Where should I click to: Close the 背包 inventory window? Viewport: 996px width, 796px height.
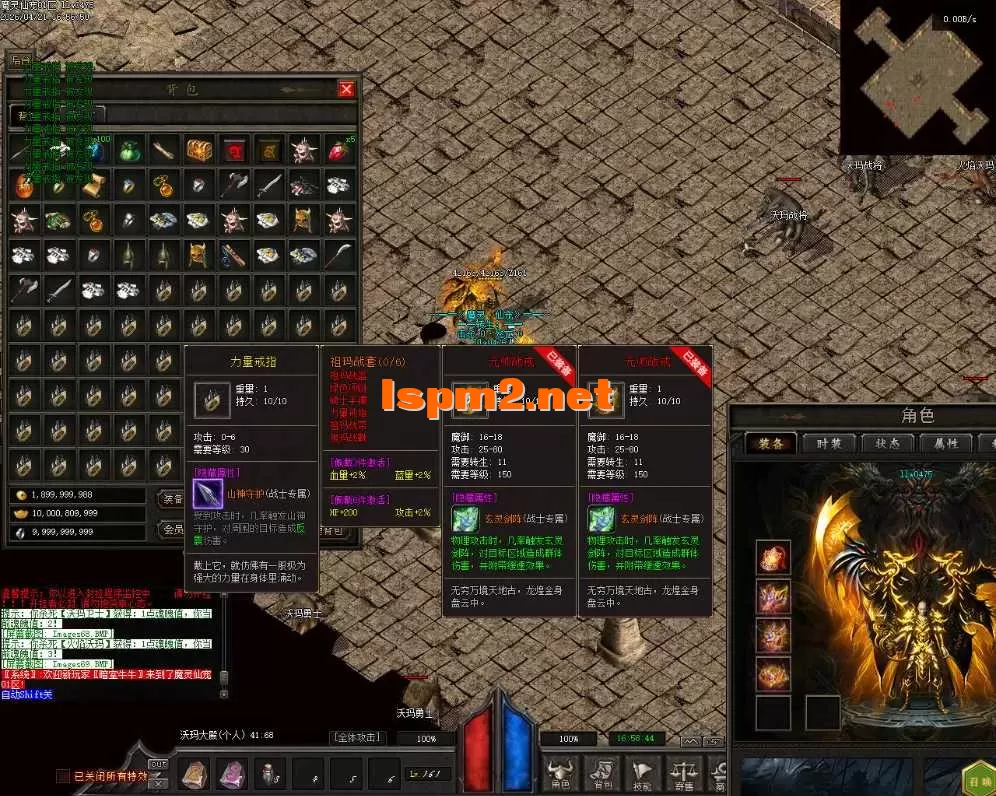coord(346,90)
